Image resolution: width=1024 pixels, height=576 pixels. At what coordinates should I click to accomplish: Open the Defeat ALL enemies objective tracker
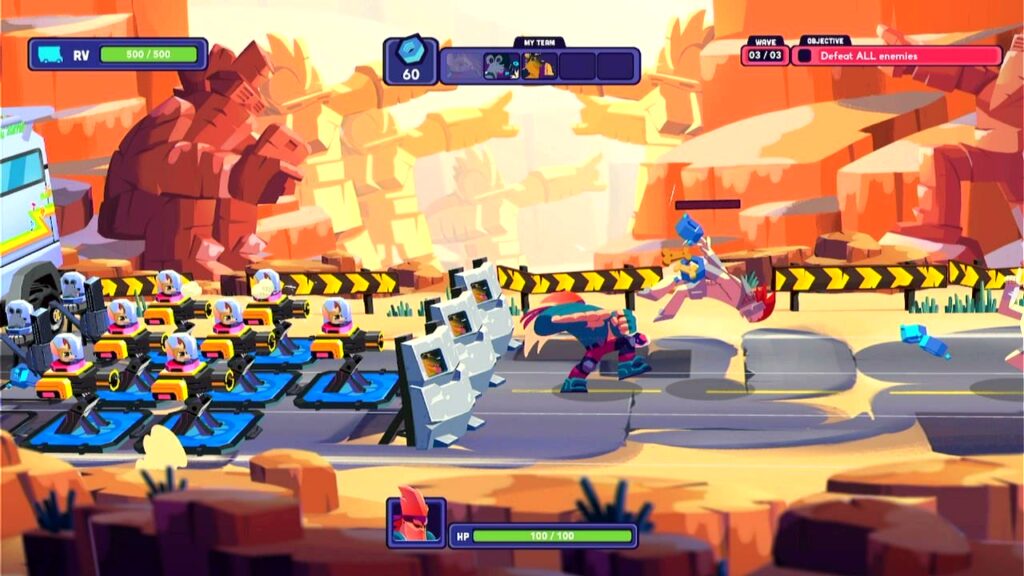click(x=897, y=56)
